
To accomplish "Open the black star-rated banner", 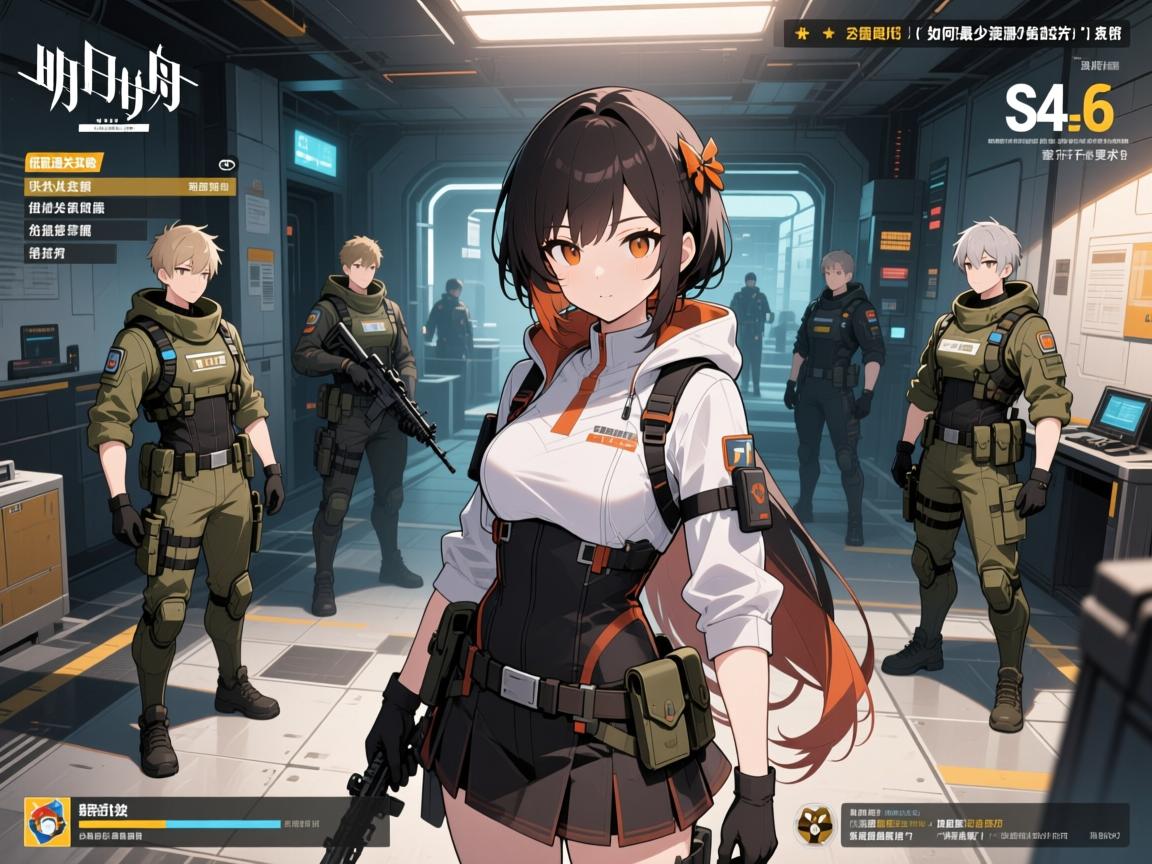I will tap(955, 33).
